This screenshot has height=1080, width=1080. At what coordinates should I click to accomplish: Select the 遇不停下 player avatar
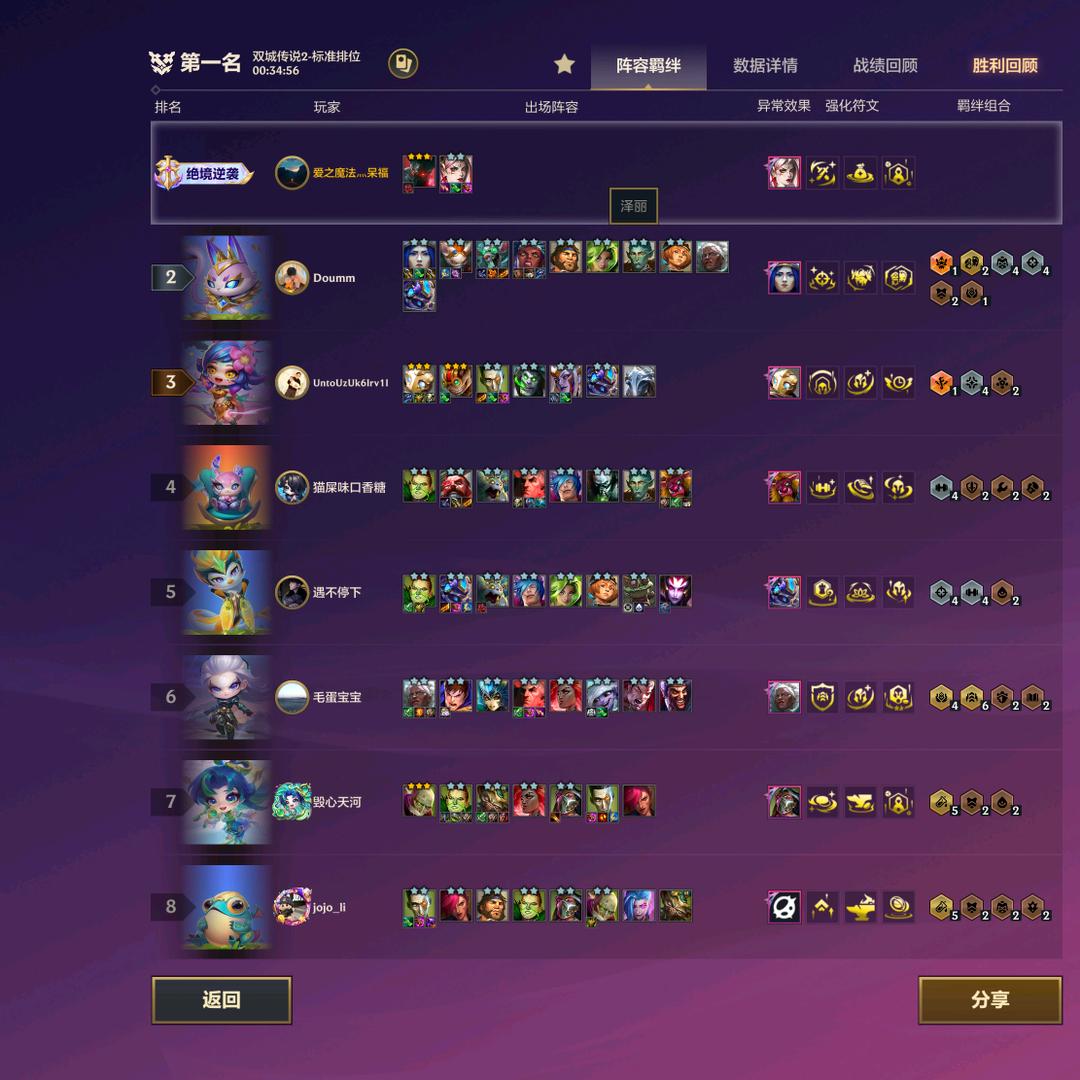(x=292, y=592)
